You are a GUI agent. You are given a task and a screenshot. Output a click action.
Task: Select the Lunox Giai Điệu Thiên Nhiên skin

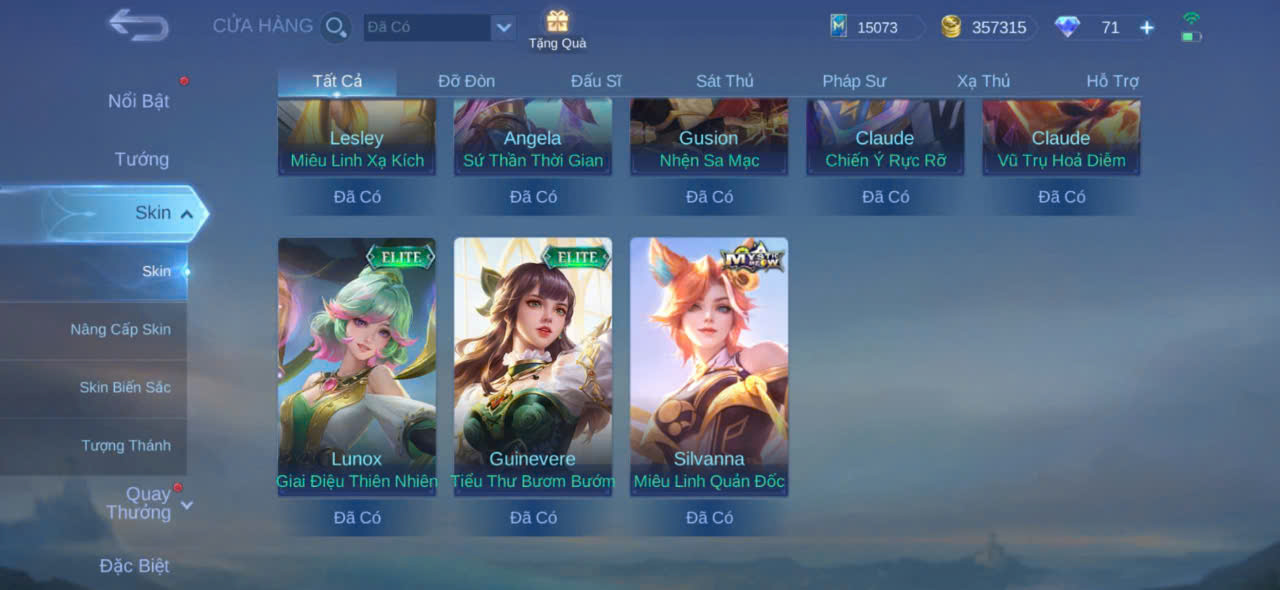tap(357, 365)
